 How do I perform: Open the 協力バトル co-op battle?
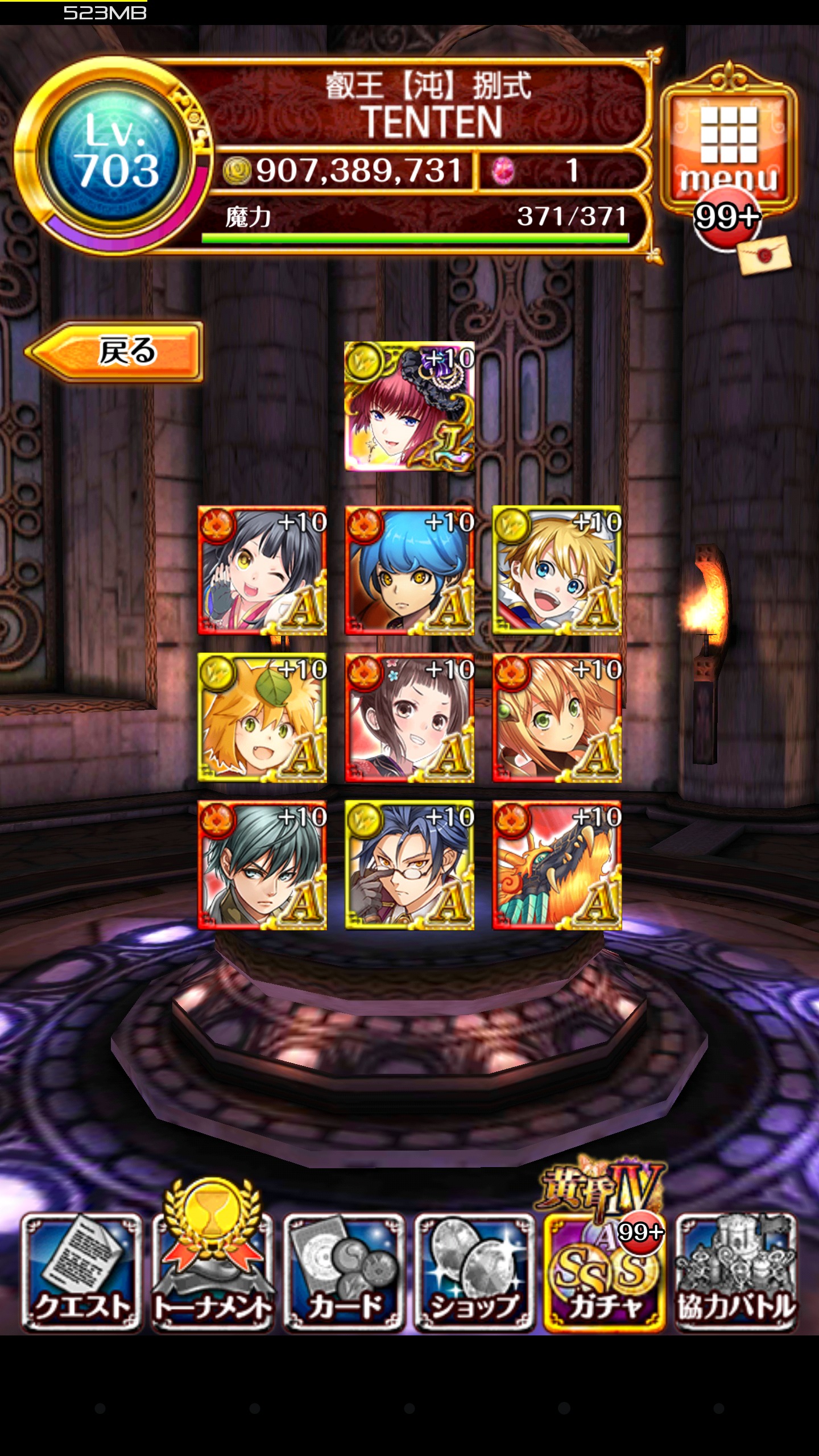(735, 1272)
